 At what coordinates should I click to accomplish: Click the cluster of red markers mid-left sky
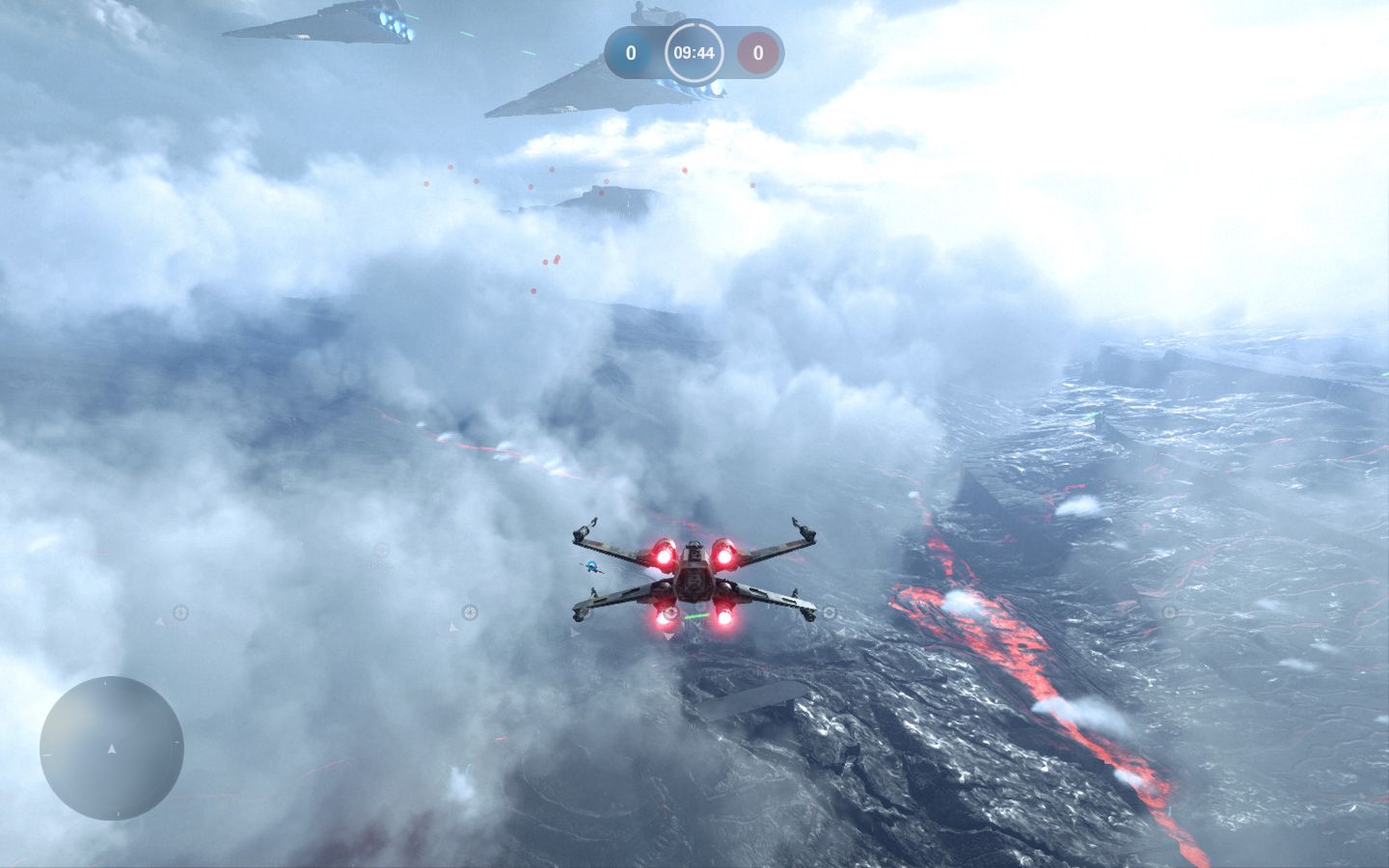click(551, 260)
